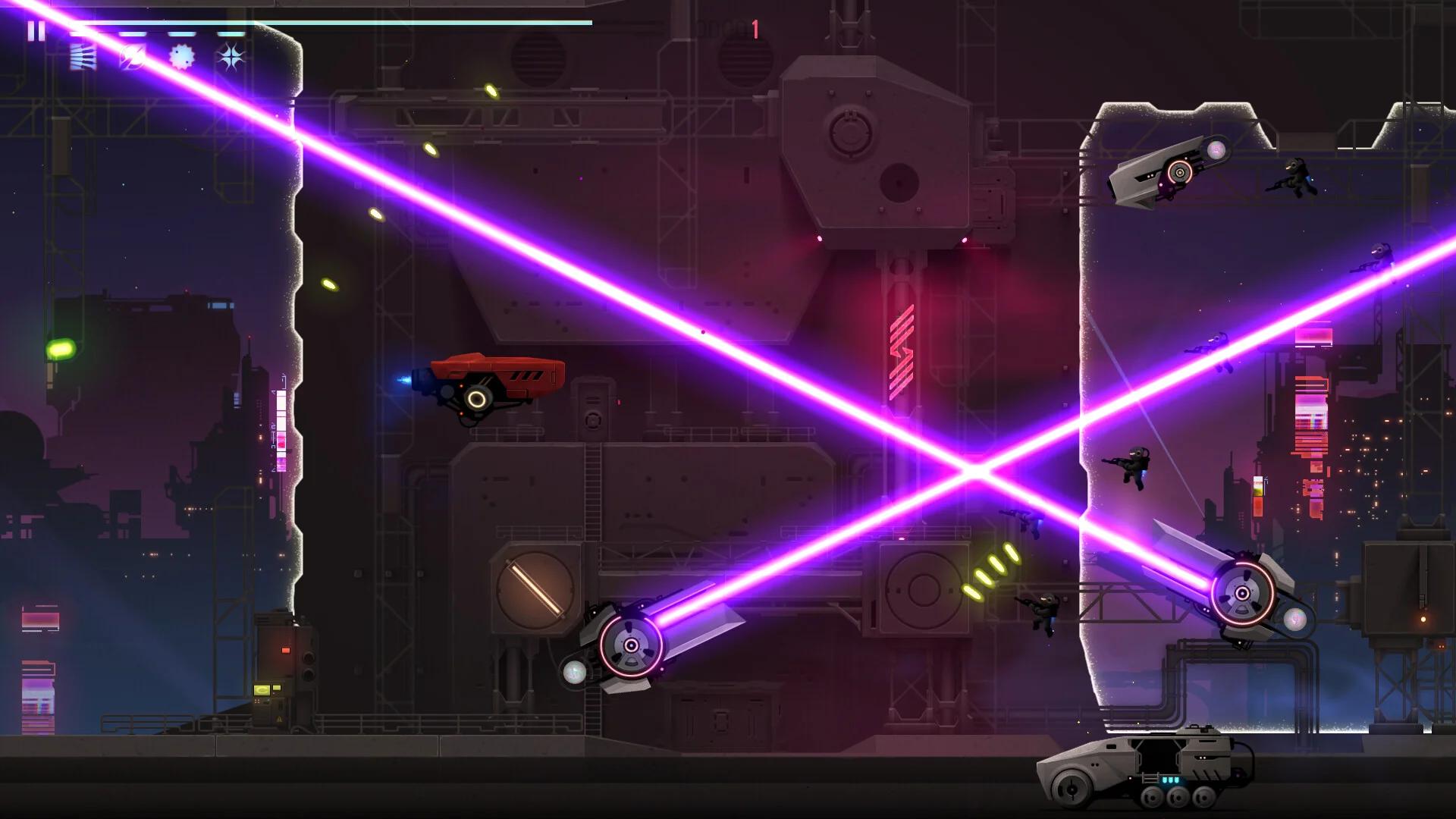
Task: Use the four-point star burst ability
Action: click(231, 57)
